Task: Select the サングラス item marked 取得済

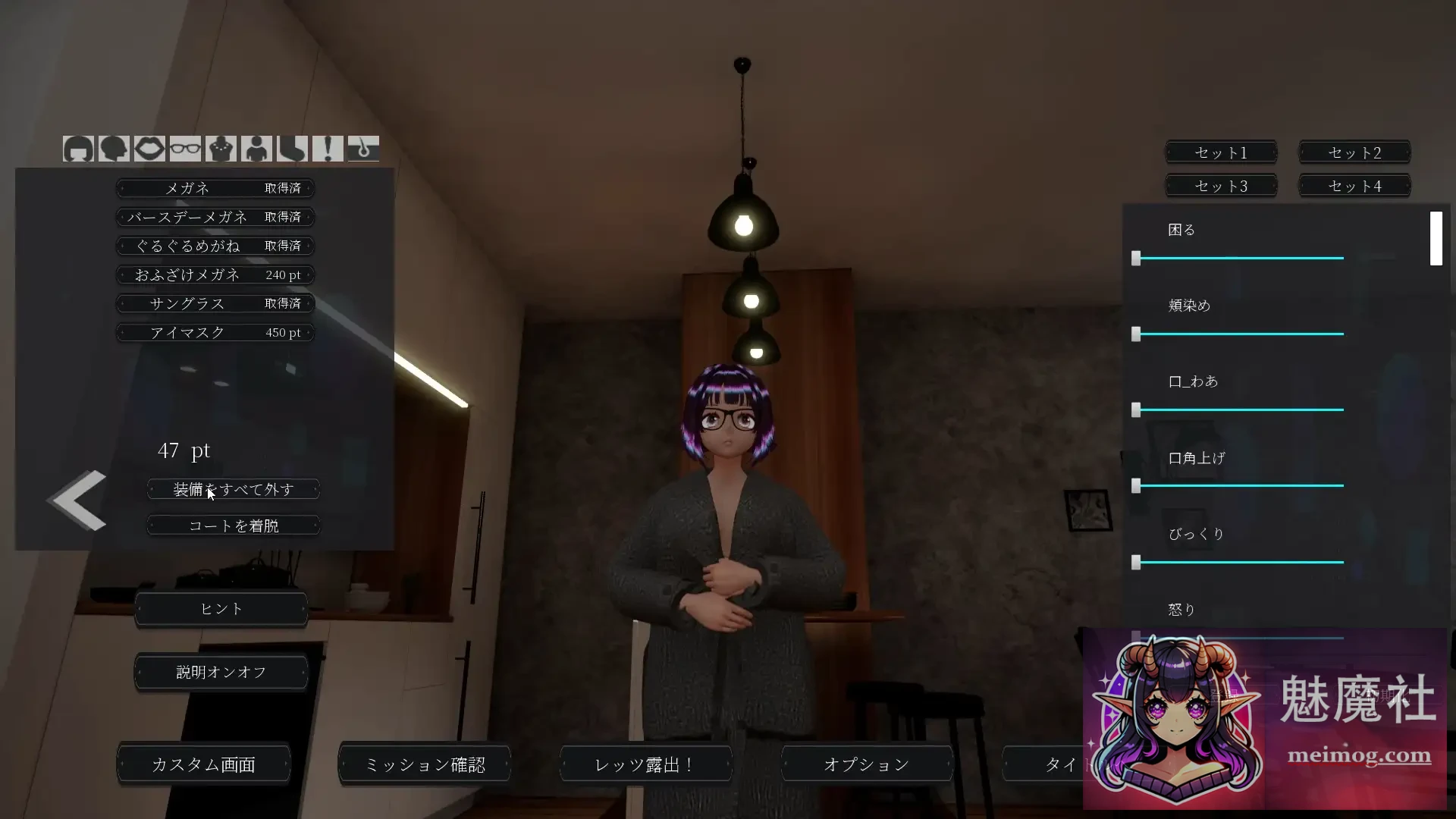Action: tap(215, 303)
